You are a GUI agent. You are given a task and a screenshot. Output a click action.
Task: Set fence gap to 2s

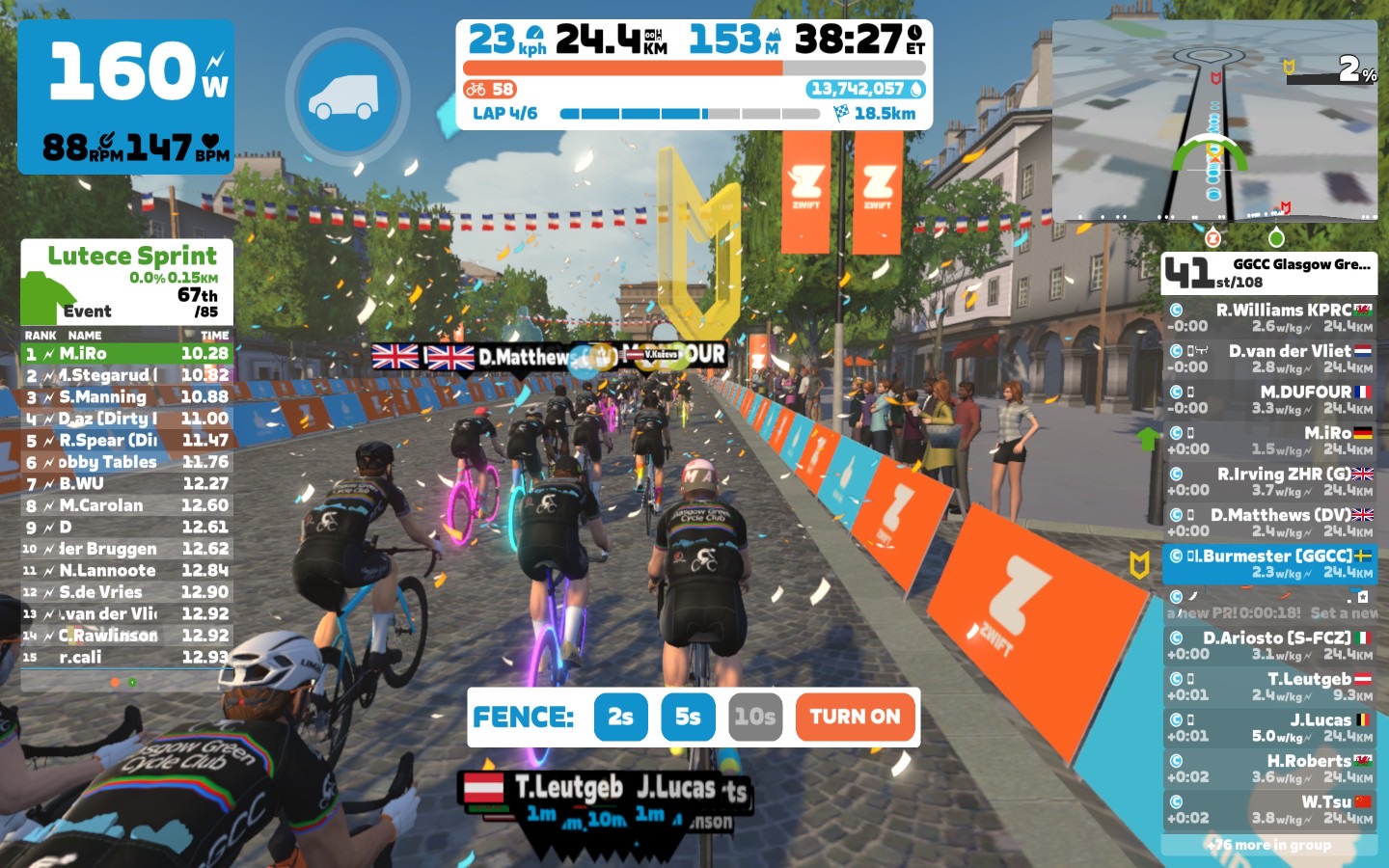point(620,717)
